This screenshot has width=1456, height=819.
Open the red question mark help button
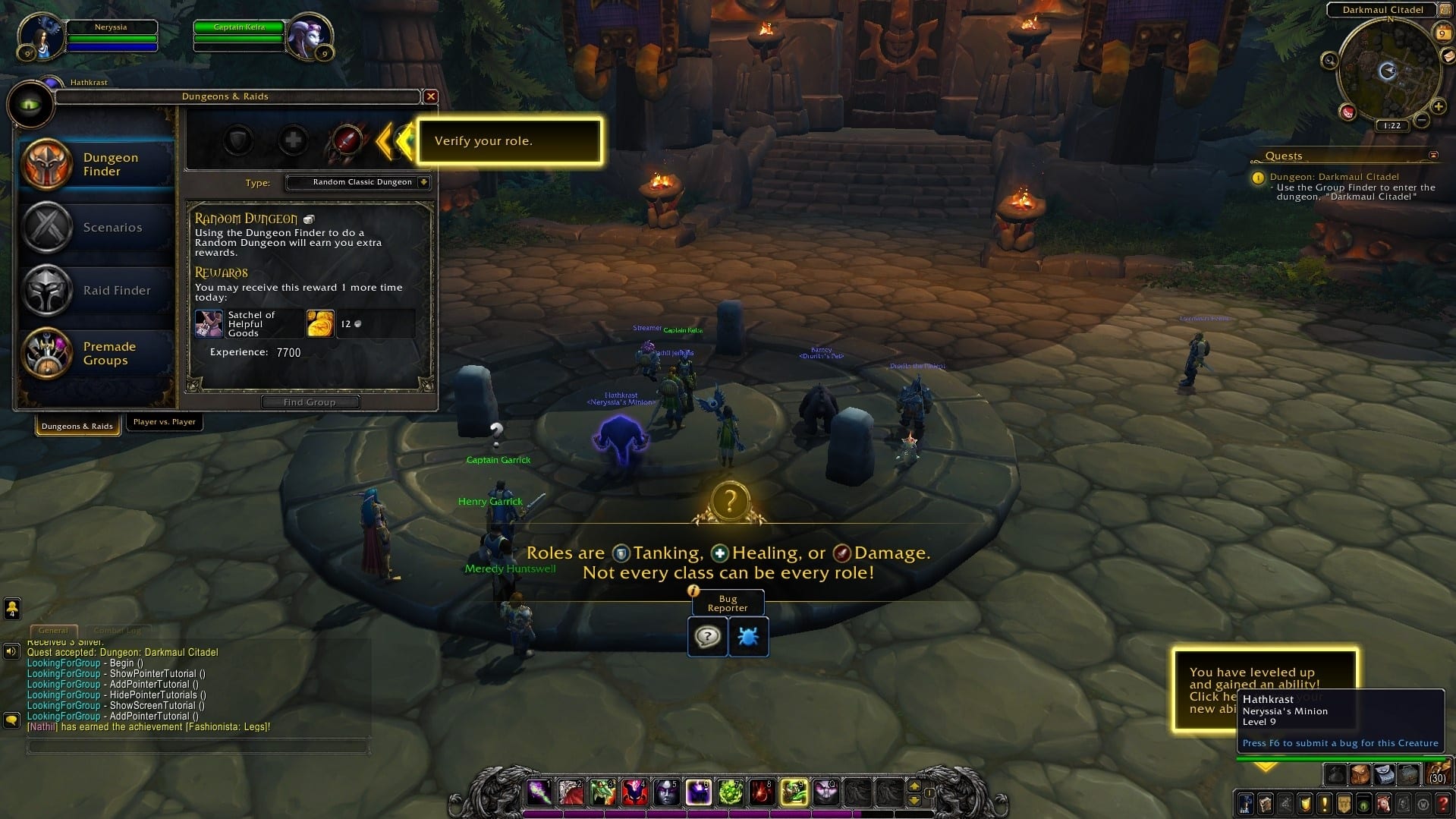pyautogui.click(x=1444, y=803)
